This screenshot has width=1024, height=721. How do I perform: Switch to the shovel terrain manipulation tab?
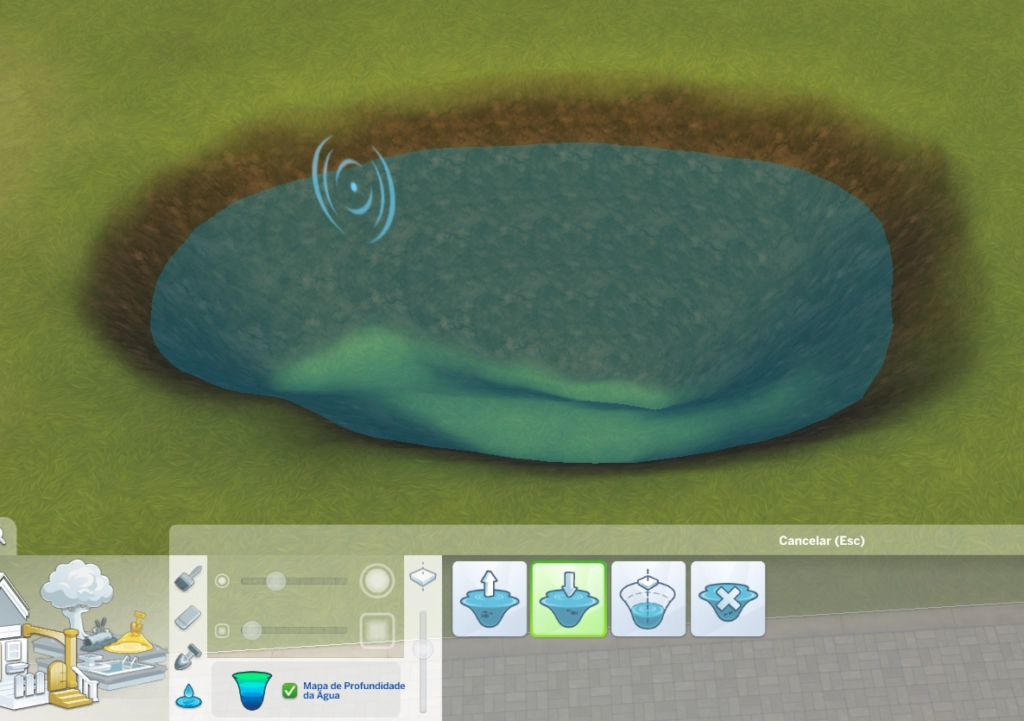point(188,657)
